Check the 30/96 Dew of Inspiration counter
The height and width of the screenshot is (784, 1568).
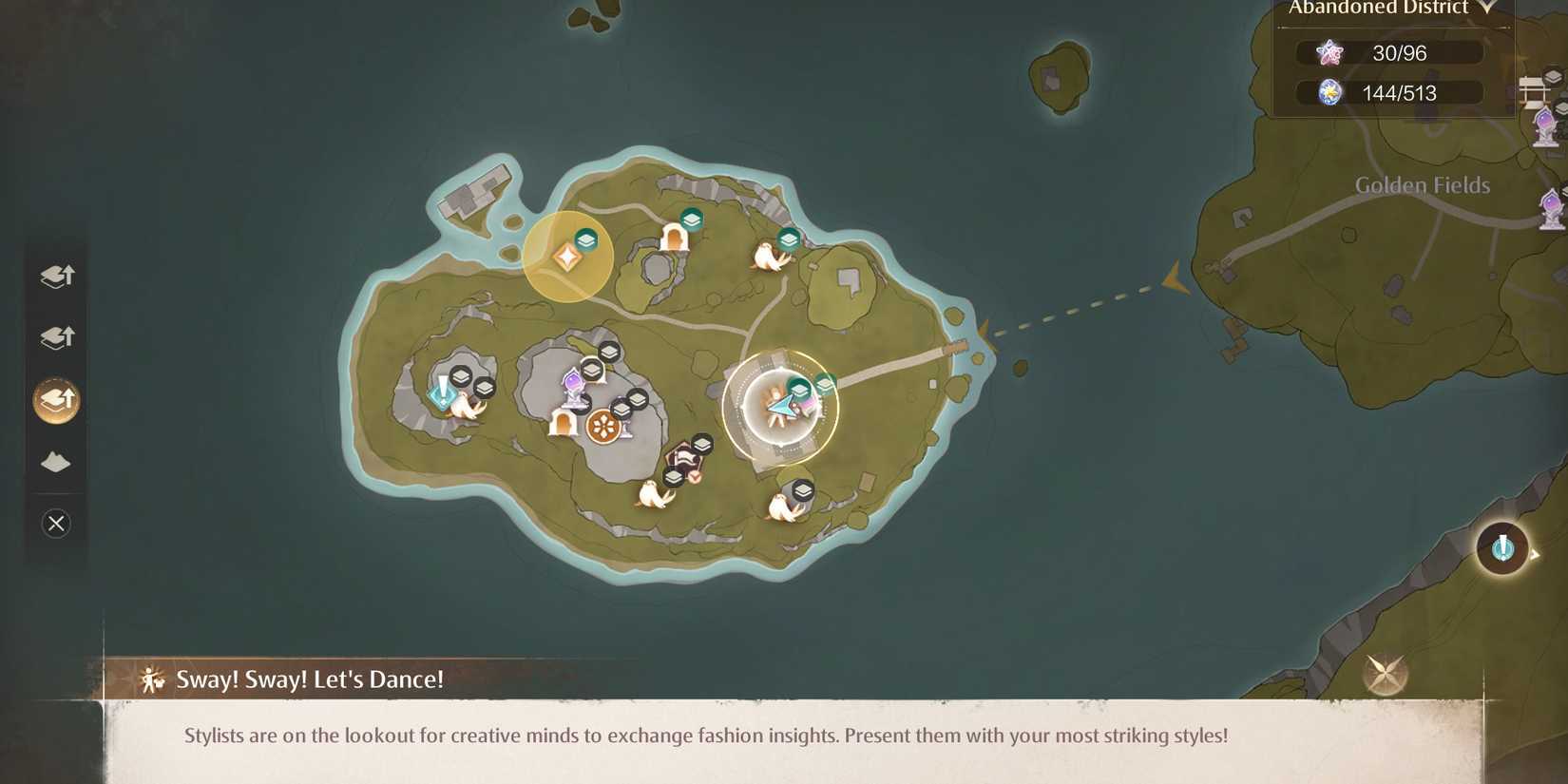pos(1387,52)
